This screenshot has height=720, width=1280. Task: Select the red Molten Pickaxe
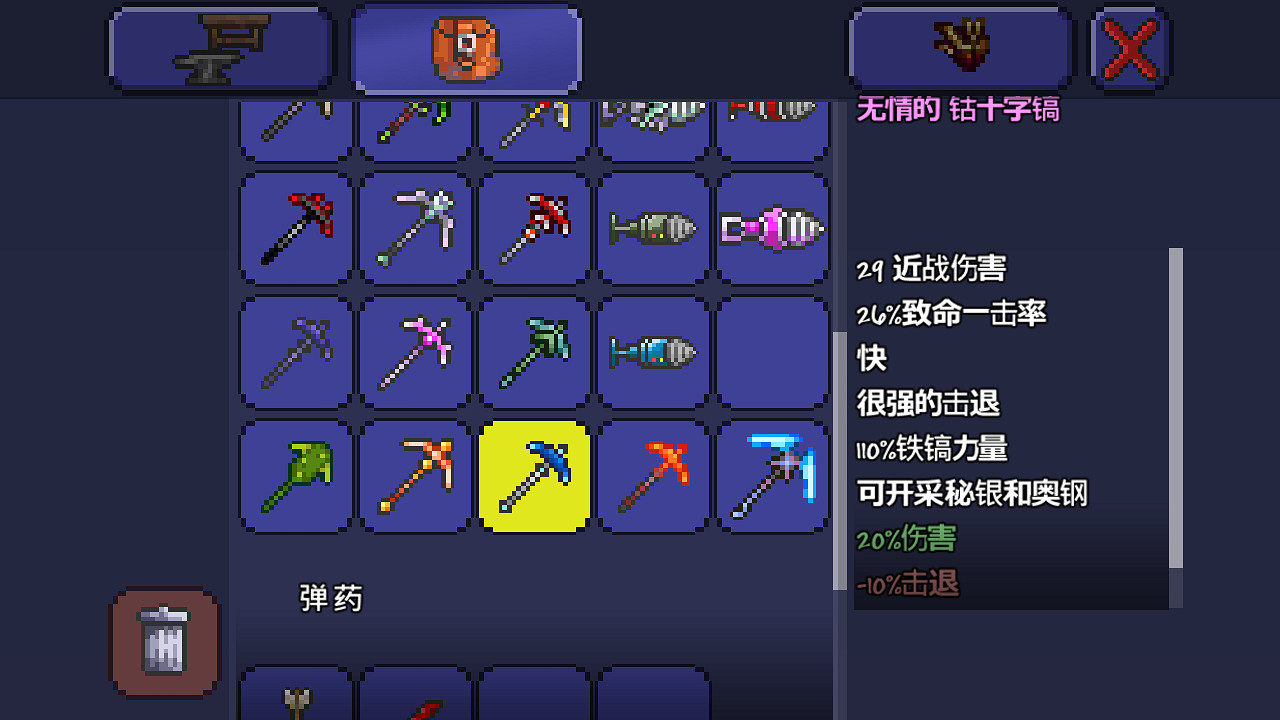653,477
